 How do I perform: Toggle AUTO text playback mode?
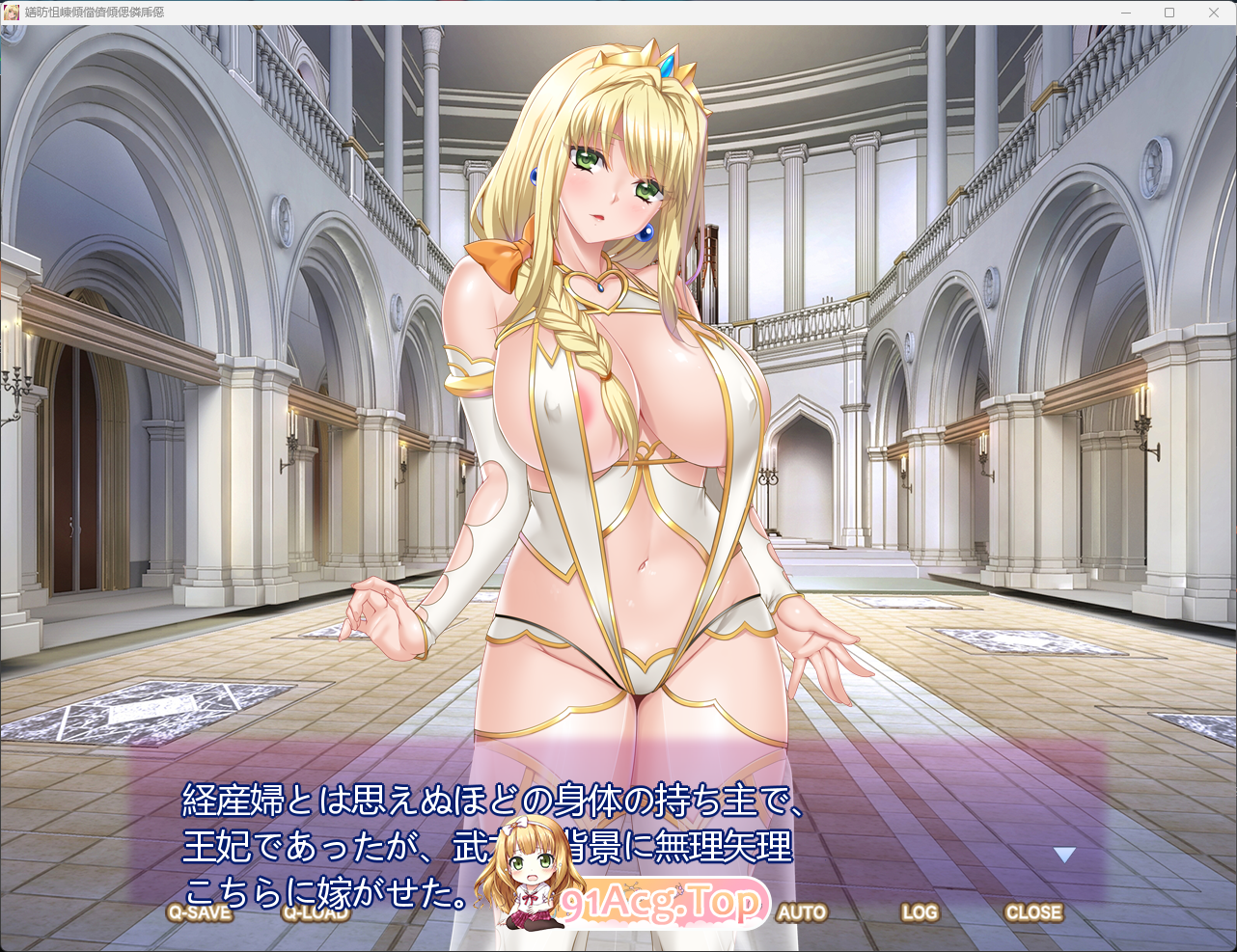click(x=802, y=912)
